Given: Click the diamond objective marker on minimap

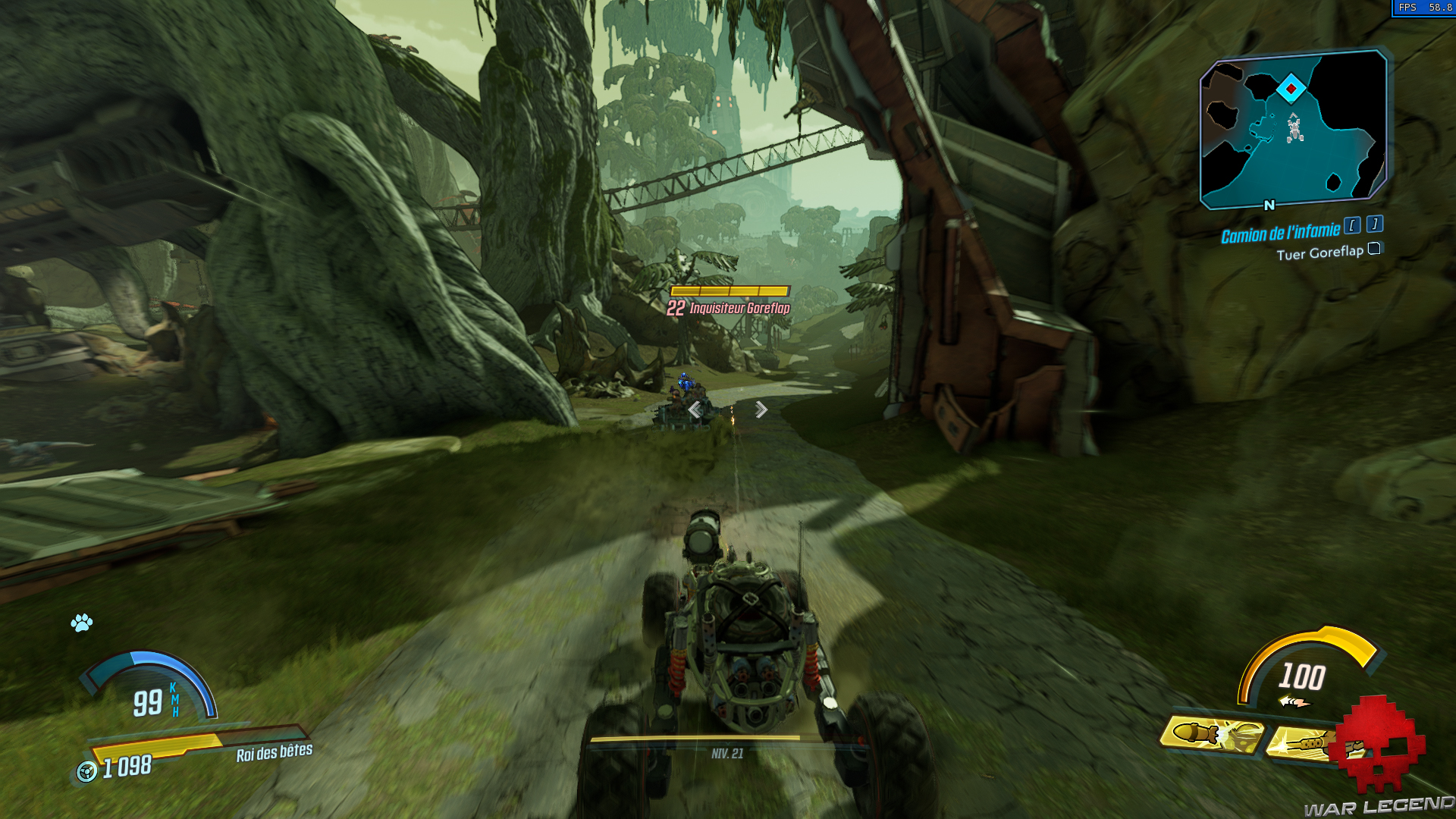Looking at the screenshot, I should pyautogui.click(x=1292, y=86).
